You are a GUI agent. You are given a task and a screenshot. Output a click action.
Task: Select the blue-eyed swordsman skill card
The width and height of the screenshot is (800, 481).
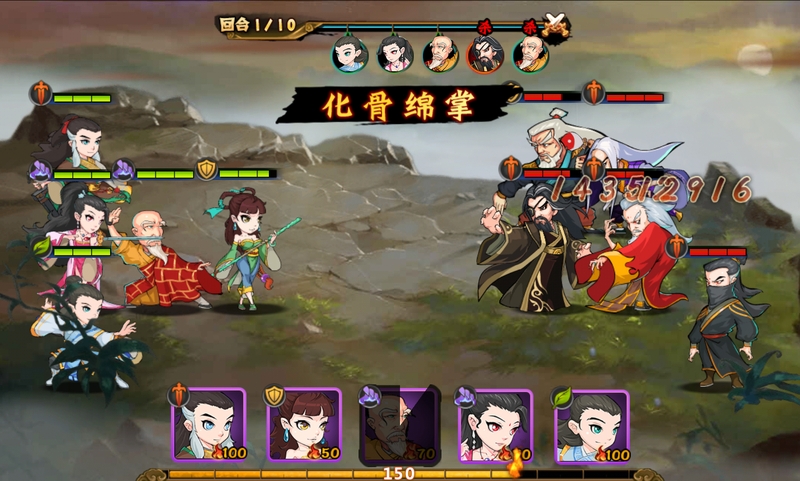point(210,425)
